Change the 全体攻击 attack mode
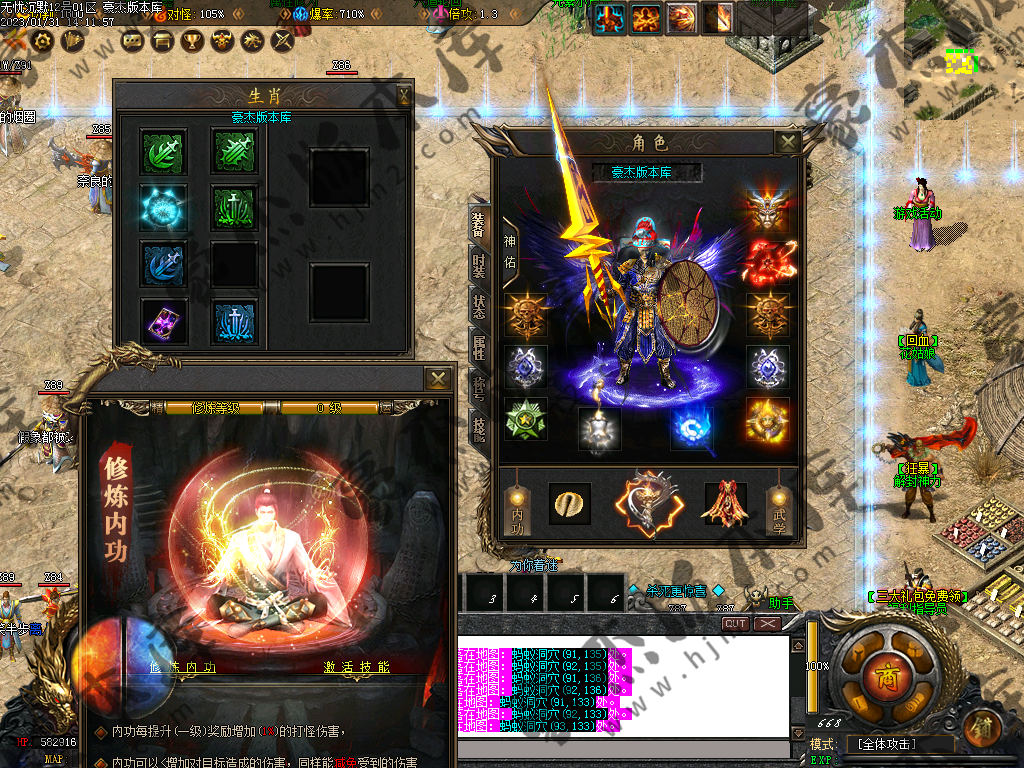1024x768 pixels. click(x=888, y=744)
